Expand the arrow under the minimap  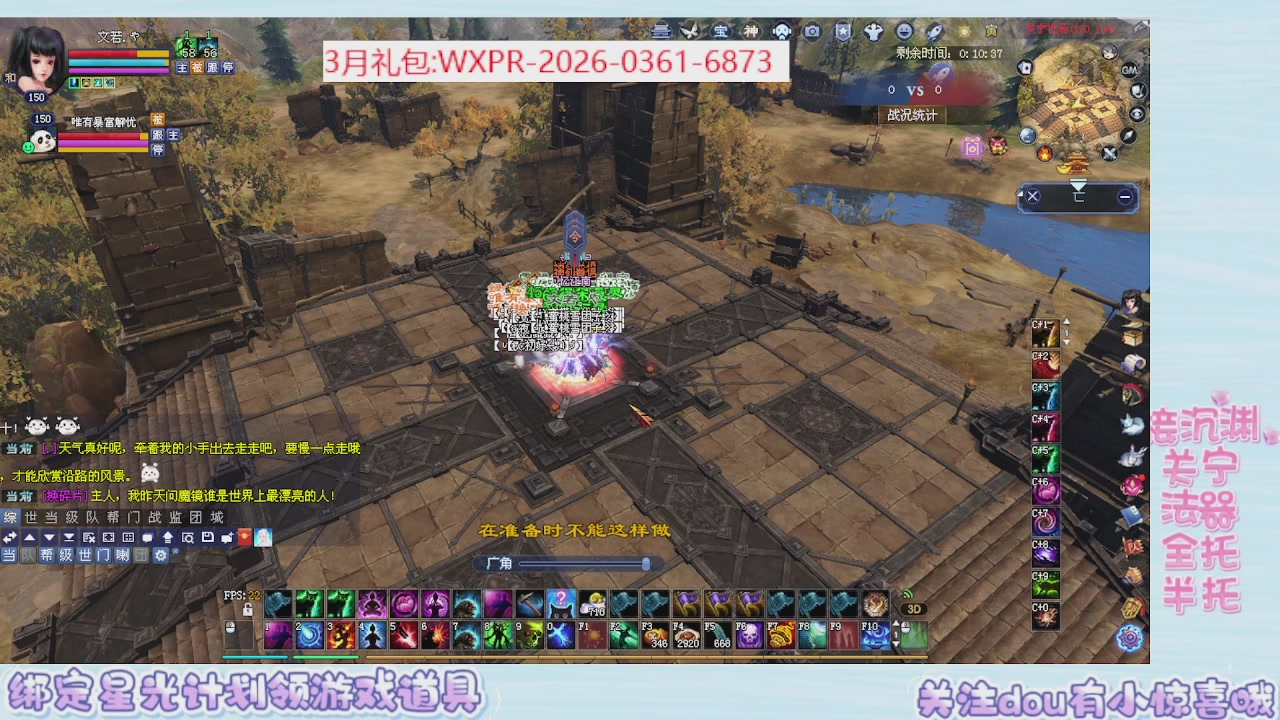pos(1078,186)
